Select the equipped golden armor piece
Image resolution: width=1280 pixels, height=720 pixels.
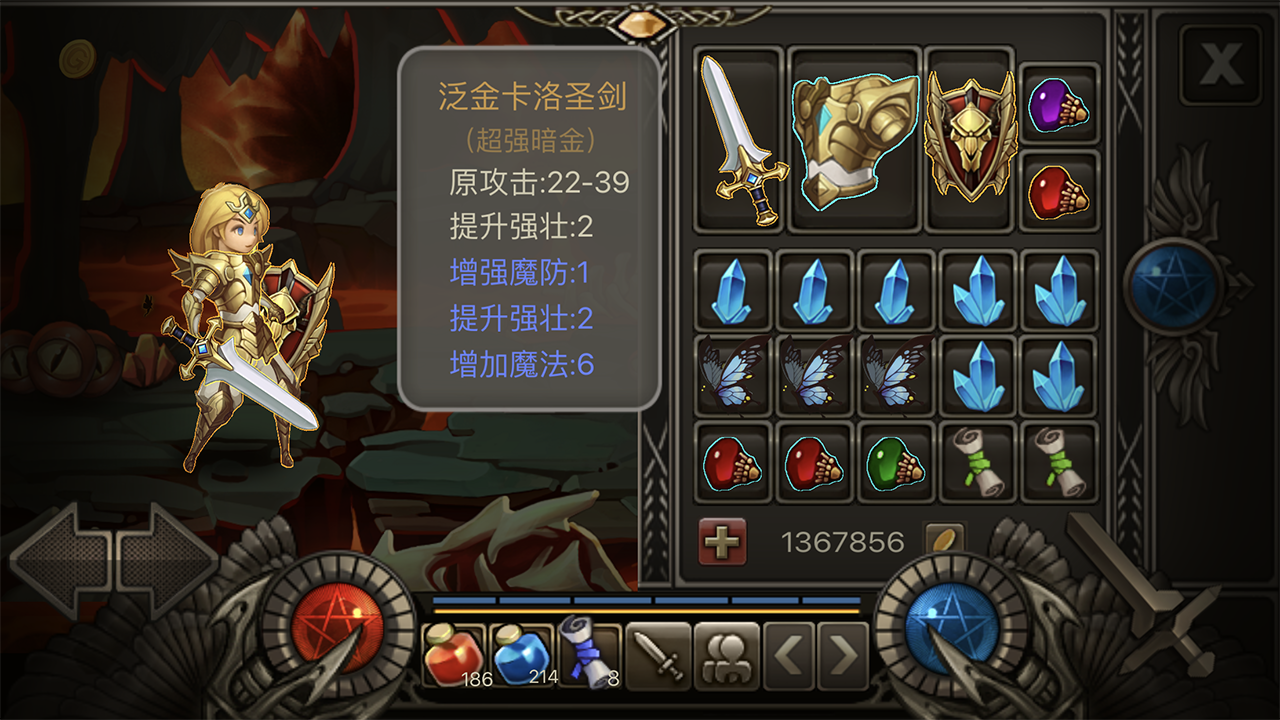click(x=855, y=140)
